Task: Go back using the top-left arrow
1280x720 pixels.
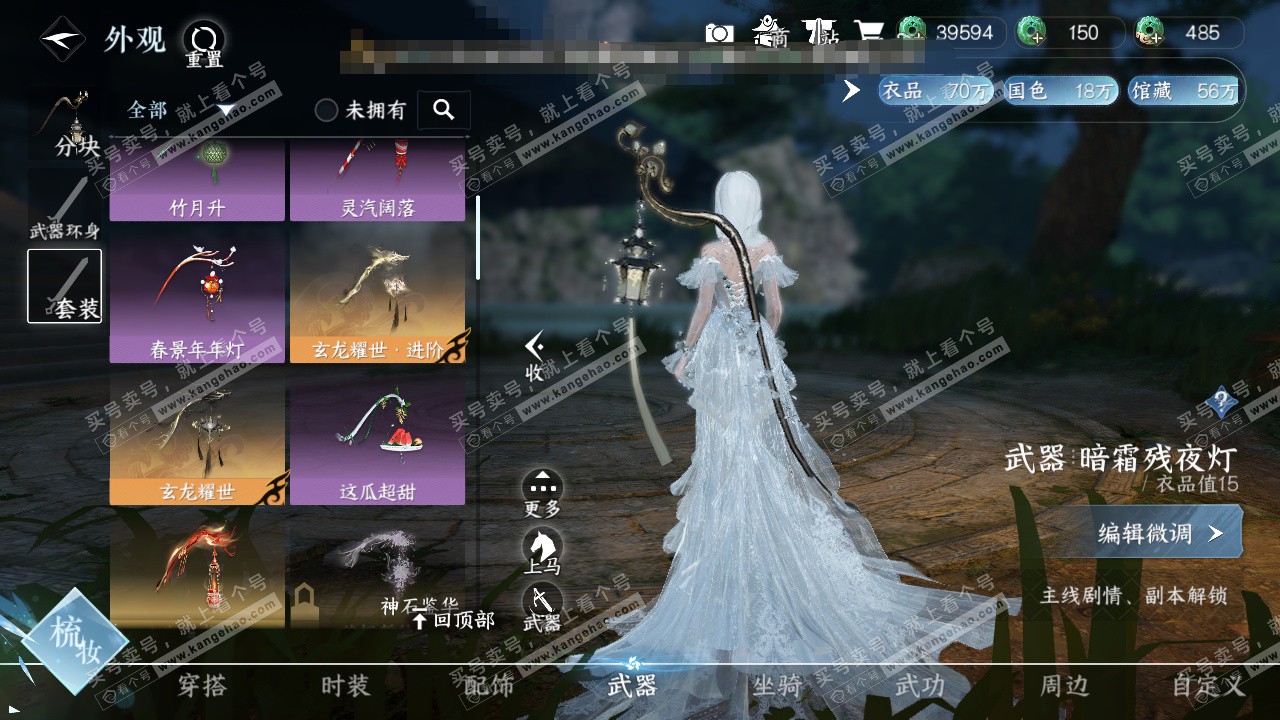Action: pos(62,40)
